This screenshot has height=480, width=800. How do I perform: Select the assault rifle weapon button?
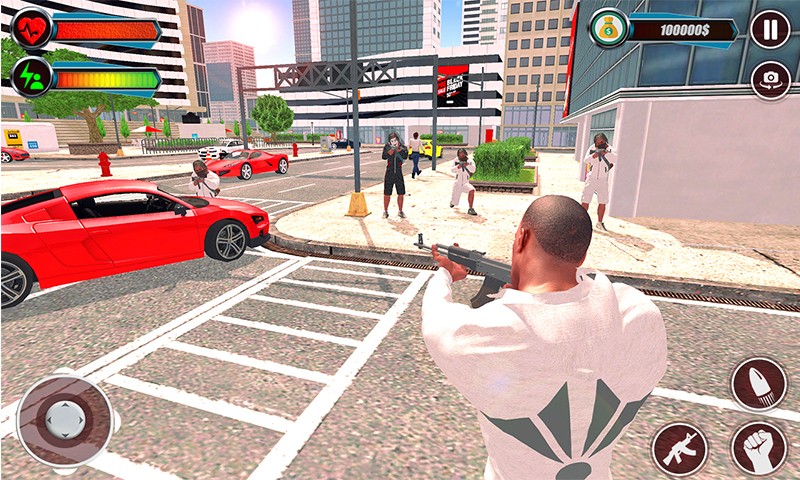(x=680, y=447)
